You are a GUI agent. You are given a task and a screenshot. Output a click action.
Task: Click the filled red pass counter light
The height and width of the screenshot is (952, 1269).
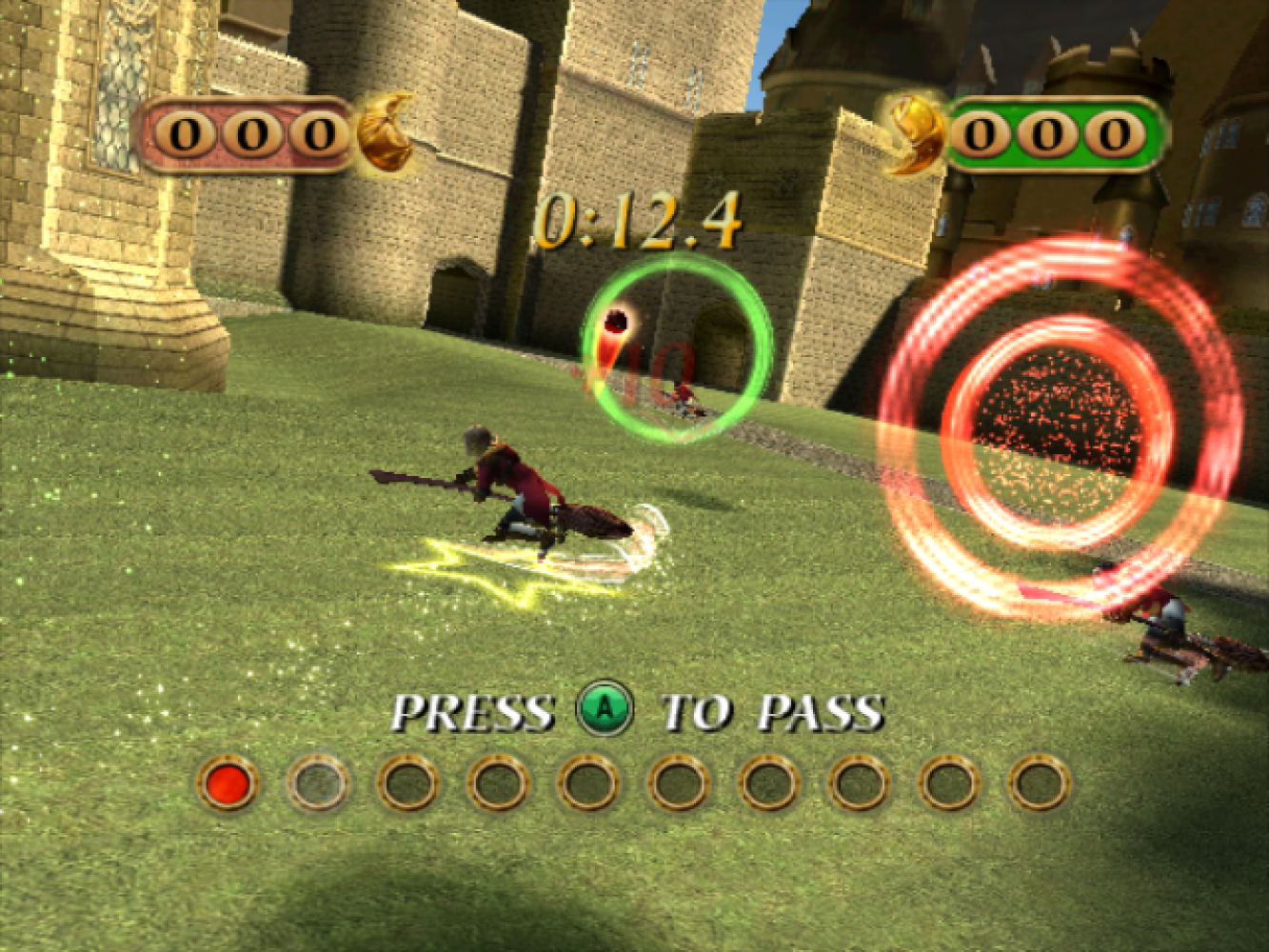pyautogui.click(x=228, y=783)
